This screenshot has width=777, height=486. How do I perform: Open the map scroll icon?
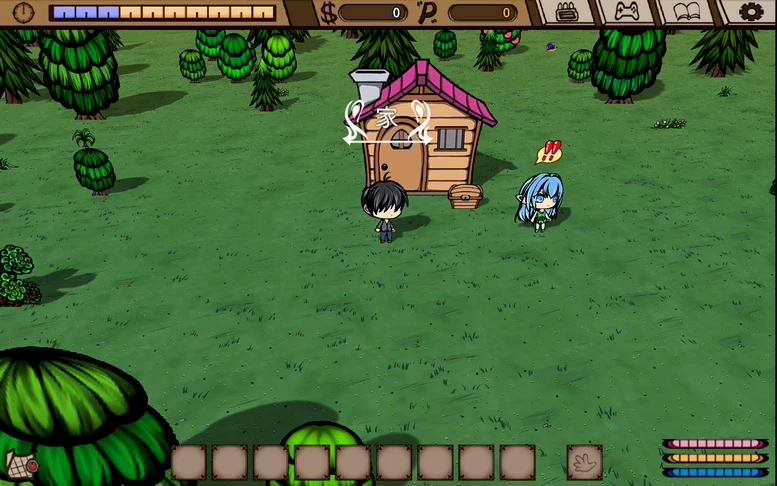pos(19,465)
